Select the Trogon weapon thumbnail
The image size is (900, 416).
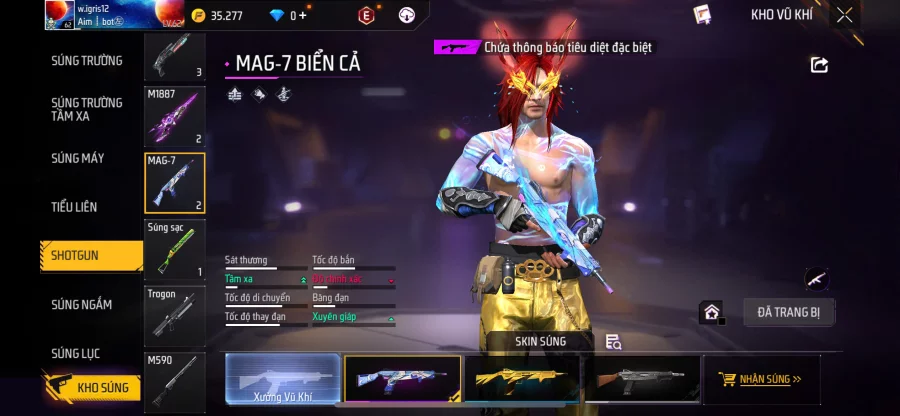pyautogui.click(x=175, y=316)
